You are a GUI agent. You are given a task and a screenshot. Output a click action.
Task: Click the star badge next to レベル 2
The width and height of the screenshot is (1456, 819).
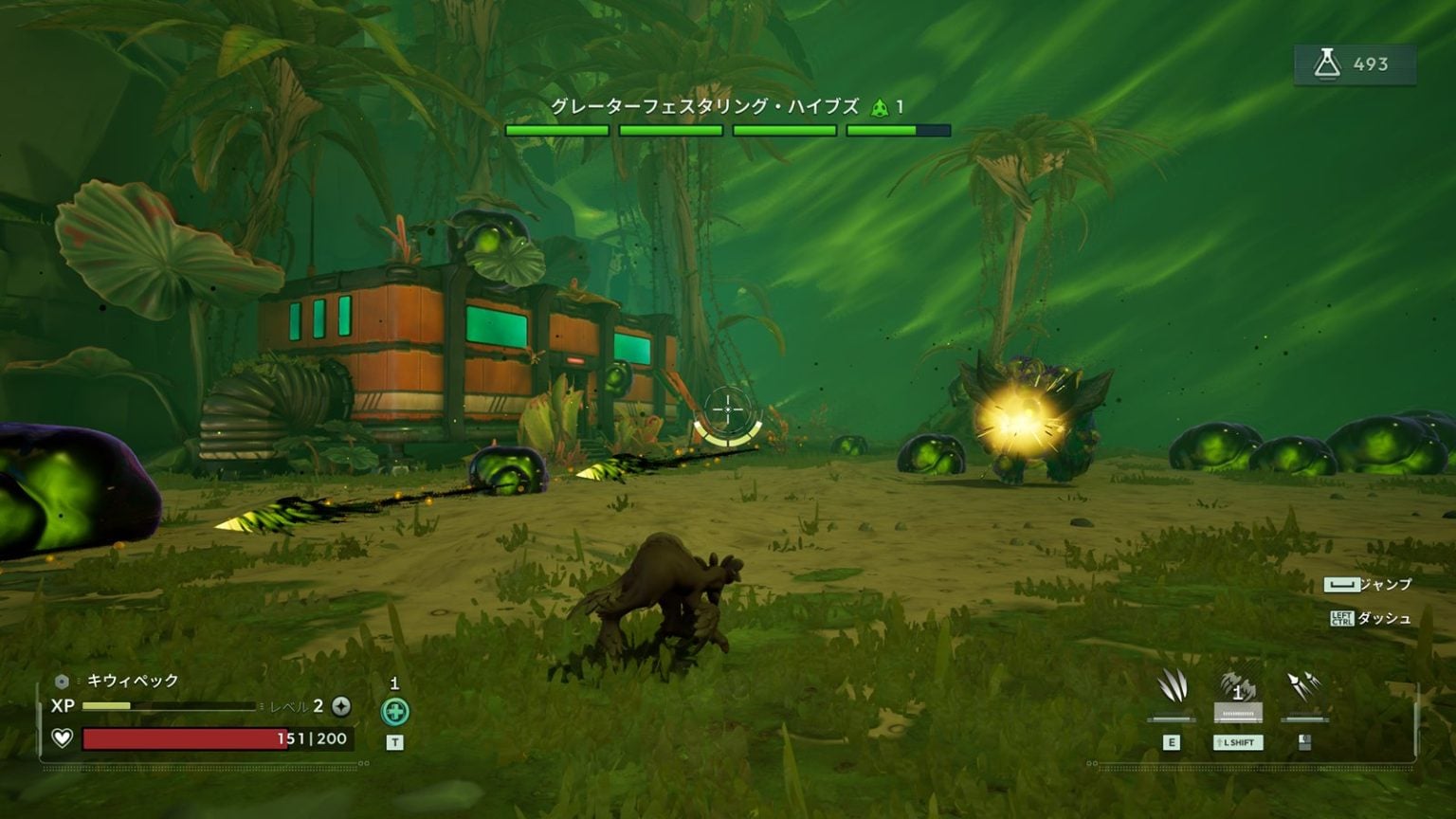[341, 705]
